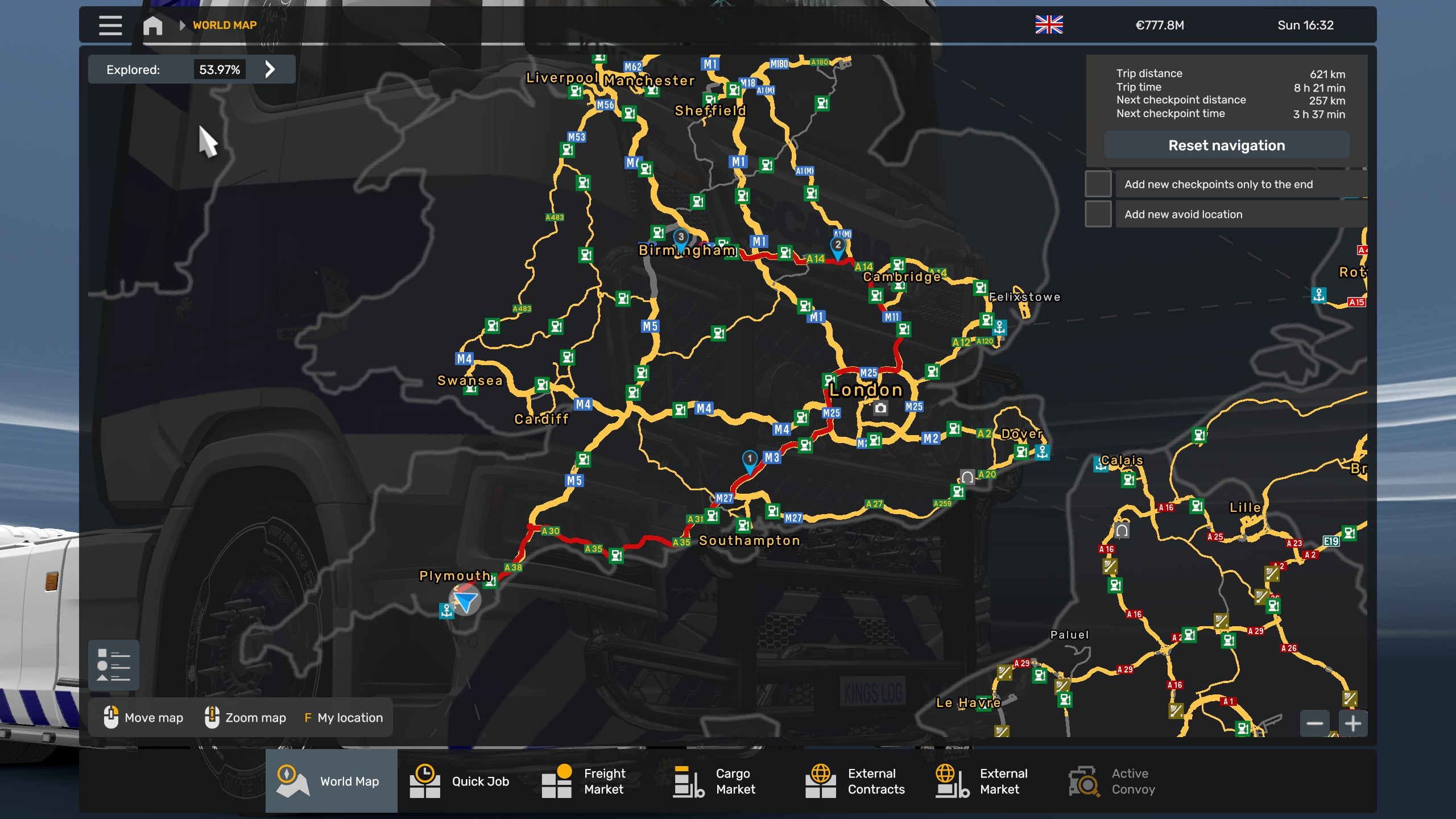Enable Add new checkpoints only to the end
This screenshot has height=819, width=1456.
(x=1099, y=184)
